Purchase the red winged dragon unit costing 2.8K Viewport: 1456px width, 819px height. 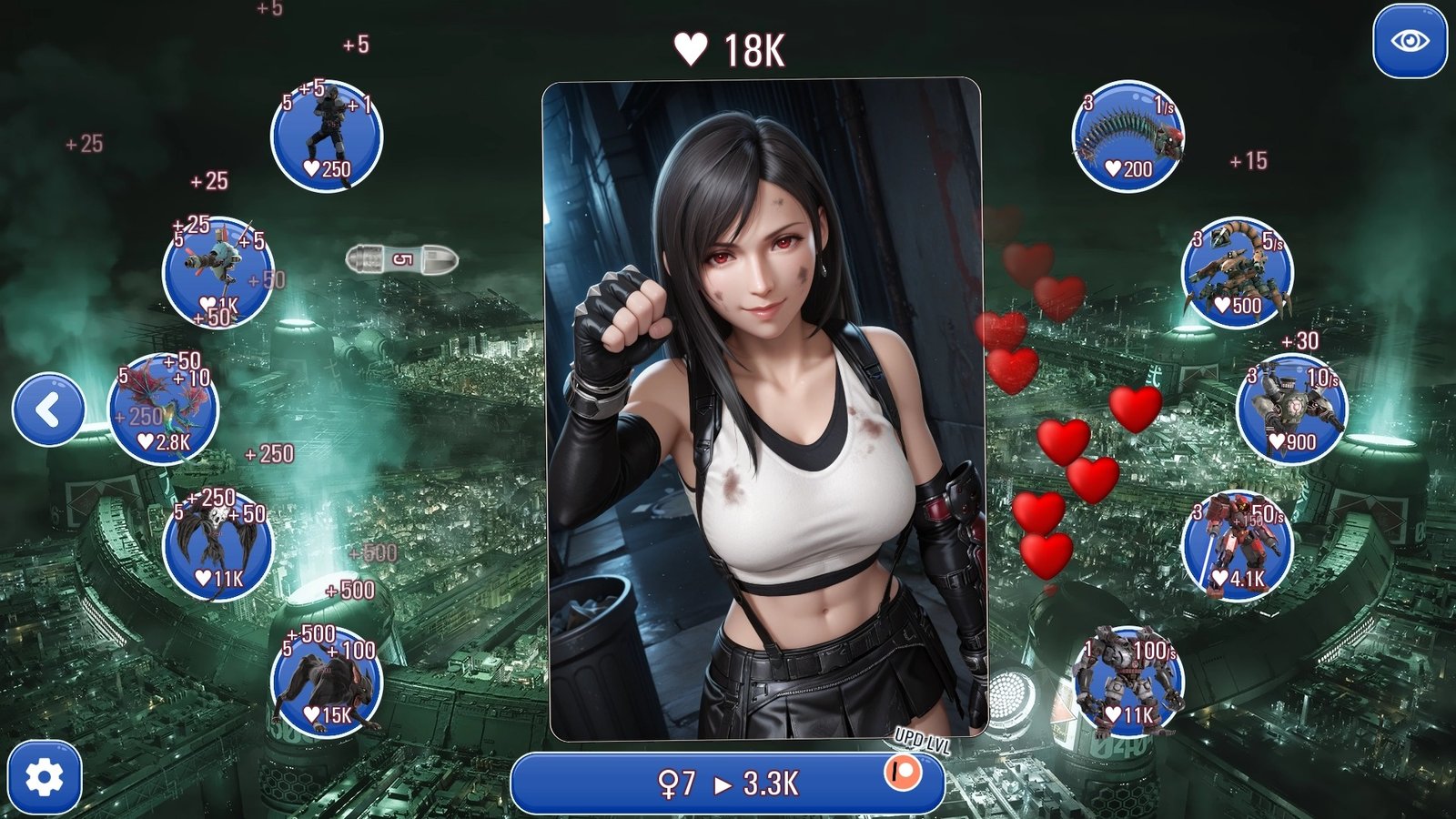tap(164, 409)
